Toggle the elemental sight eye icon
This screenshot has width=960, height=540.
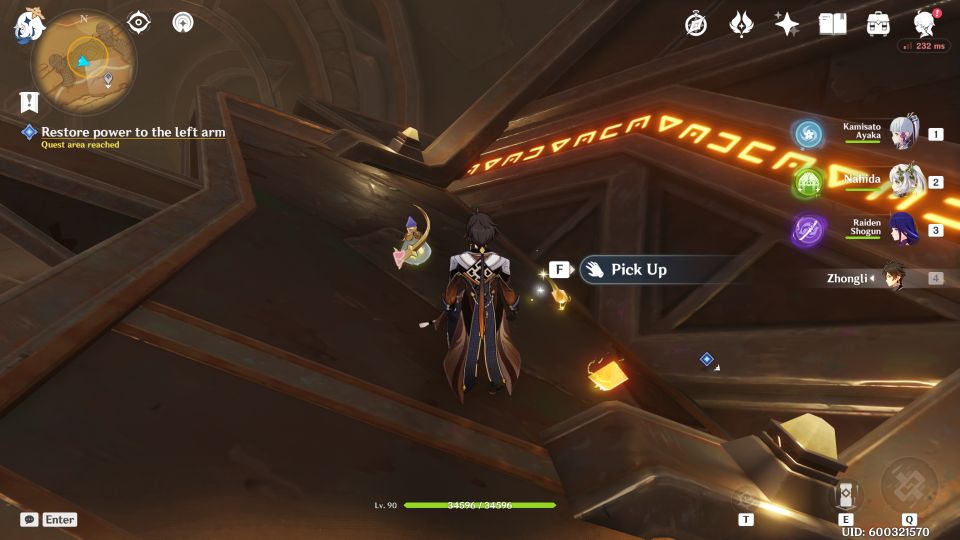(x=139, y=22)
